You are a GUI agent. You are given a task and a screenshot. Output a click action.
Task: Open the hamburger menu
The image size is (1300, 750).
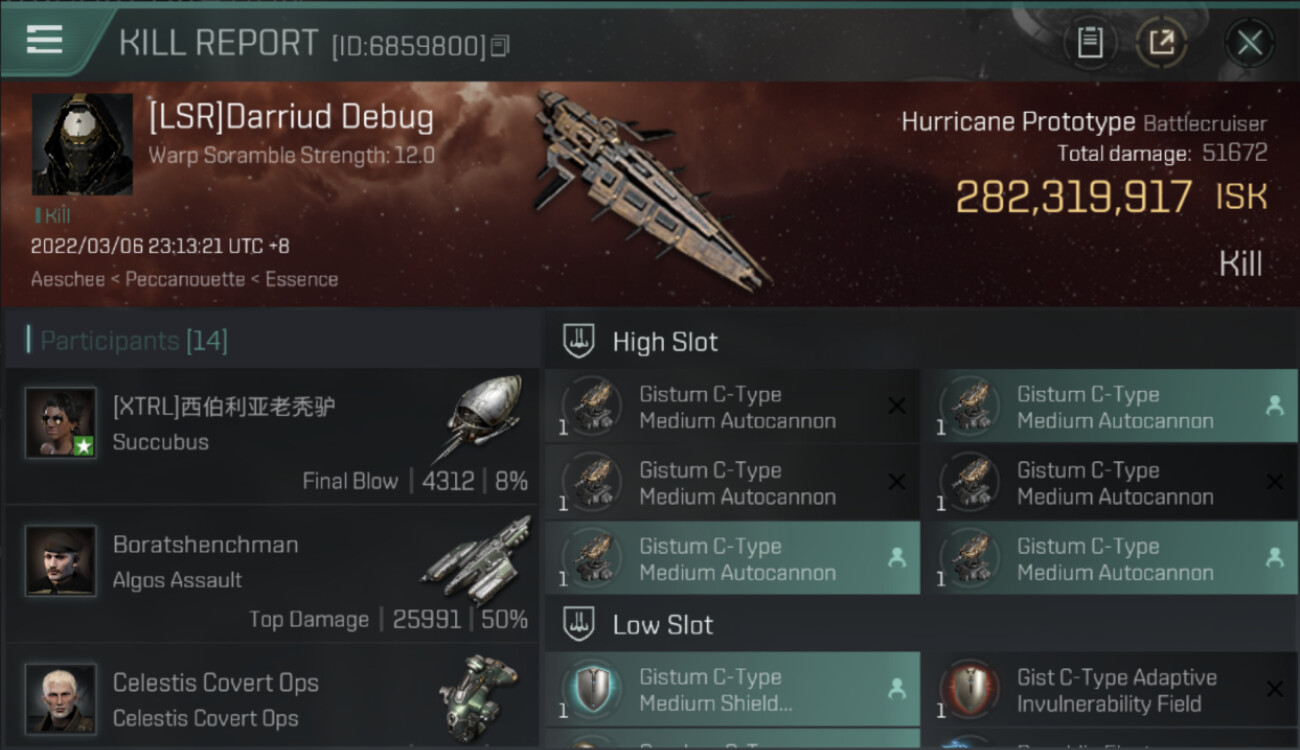coord(45,40)
